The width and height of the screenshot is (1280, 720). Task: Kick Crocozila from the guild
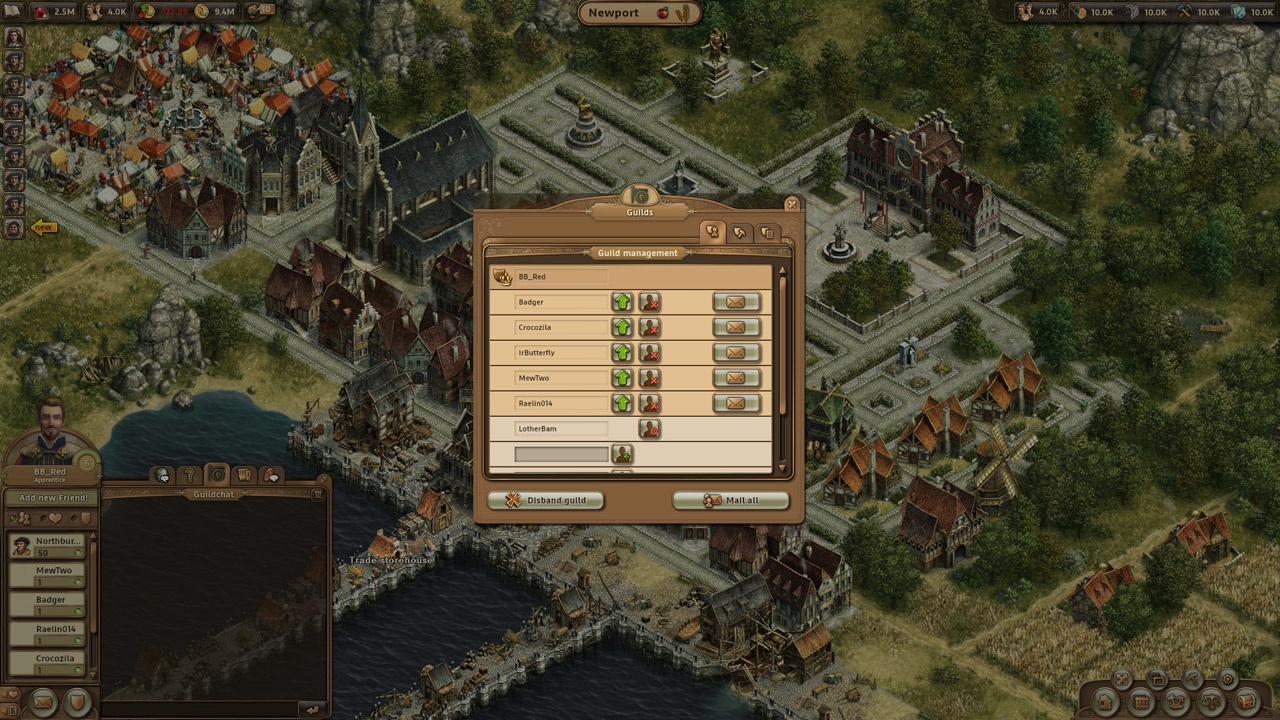[x=650, y=328]
